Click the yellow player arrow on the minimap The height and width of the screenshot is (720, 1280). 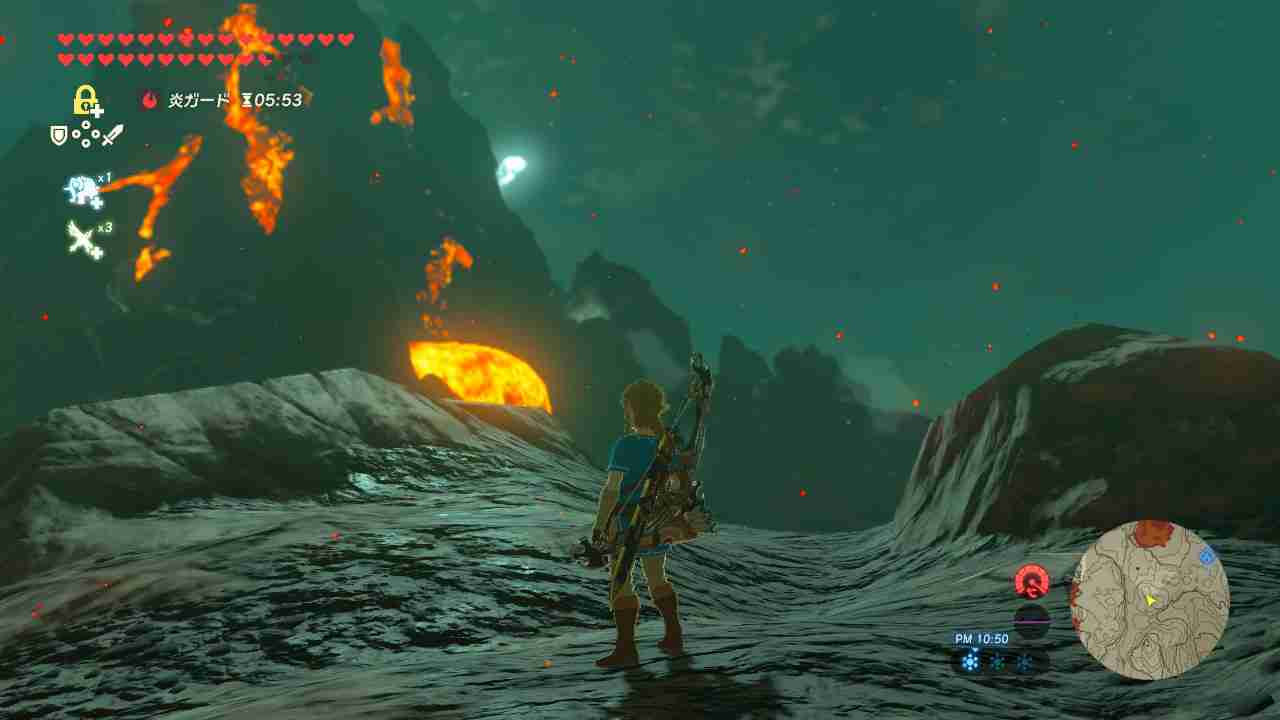(1150, 600)
